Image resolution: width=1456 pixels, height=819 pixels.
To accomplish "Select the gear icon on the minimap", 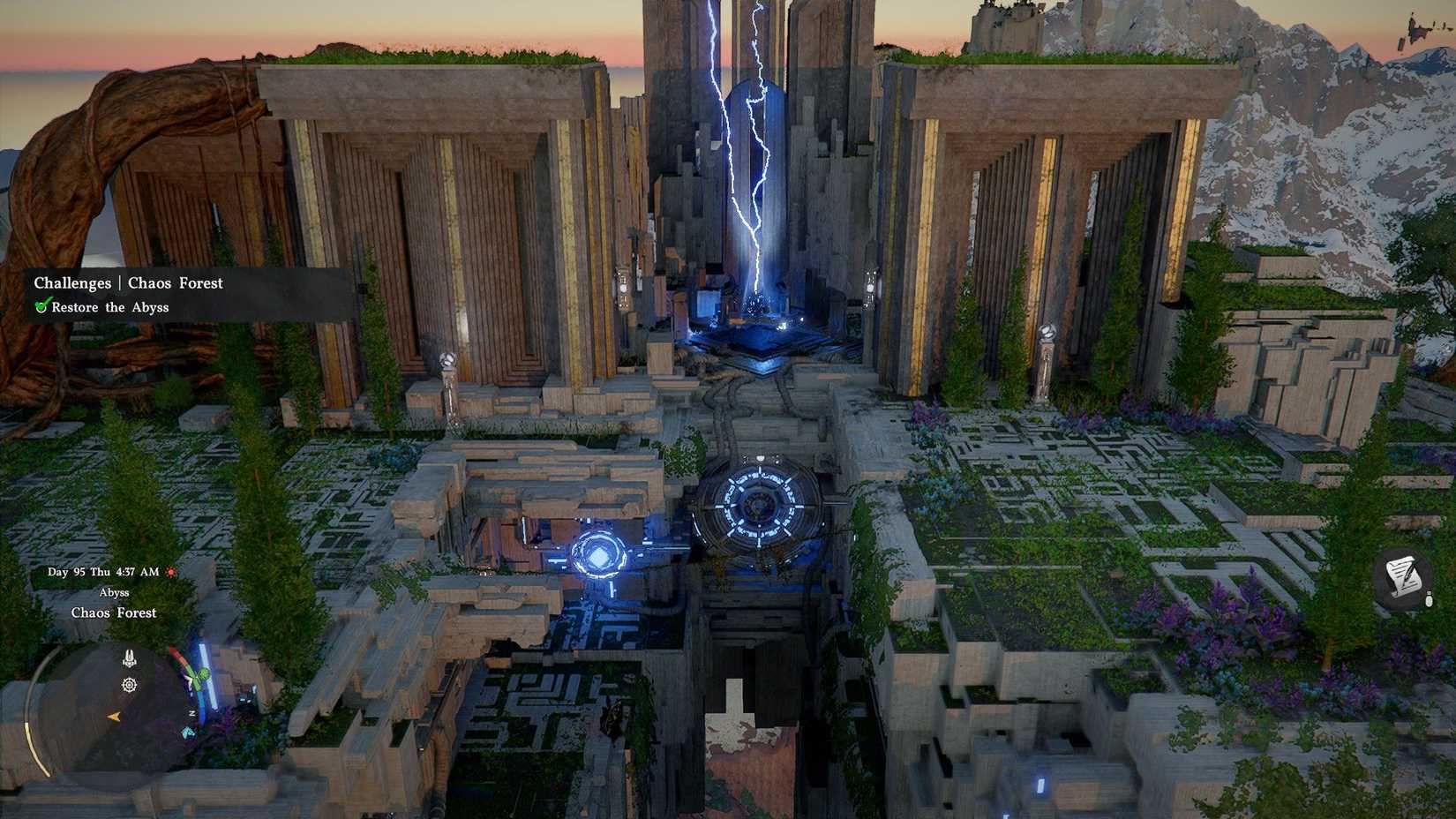I will [129, 686].
